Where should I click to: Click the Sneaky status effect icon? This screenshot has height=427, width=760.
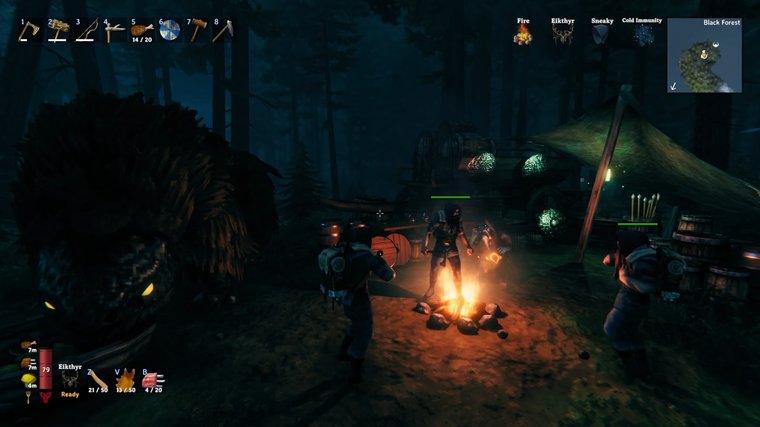coord(601,35)
